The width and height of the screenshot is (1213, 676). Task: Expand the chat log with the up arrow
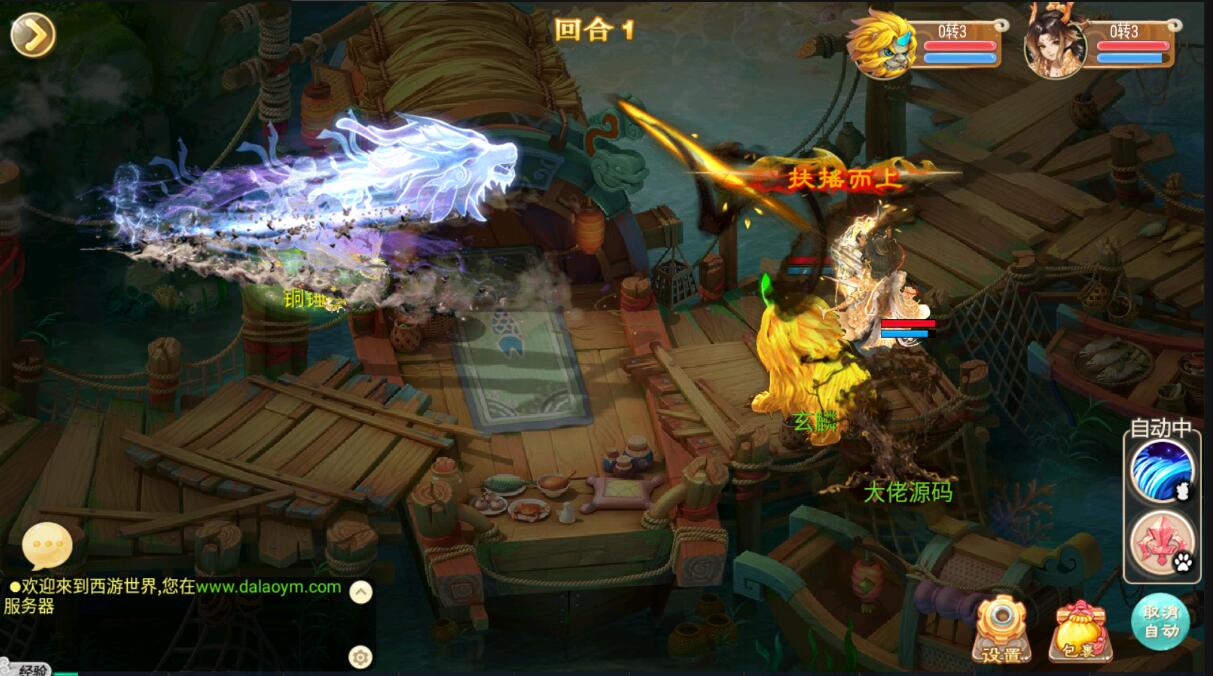pyautogui.click(x=361, y=592)
